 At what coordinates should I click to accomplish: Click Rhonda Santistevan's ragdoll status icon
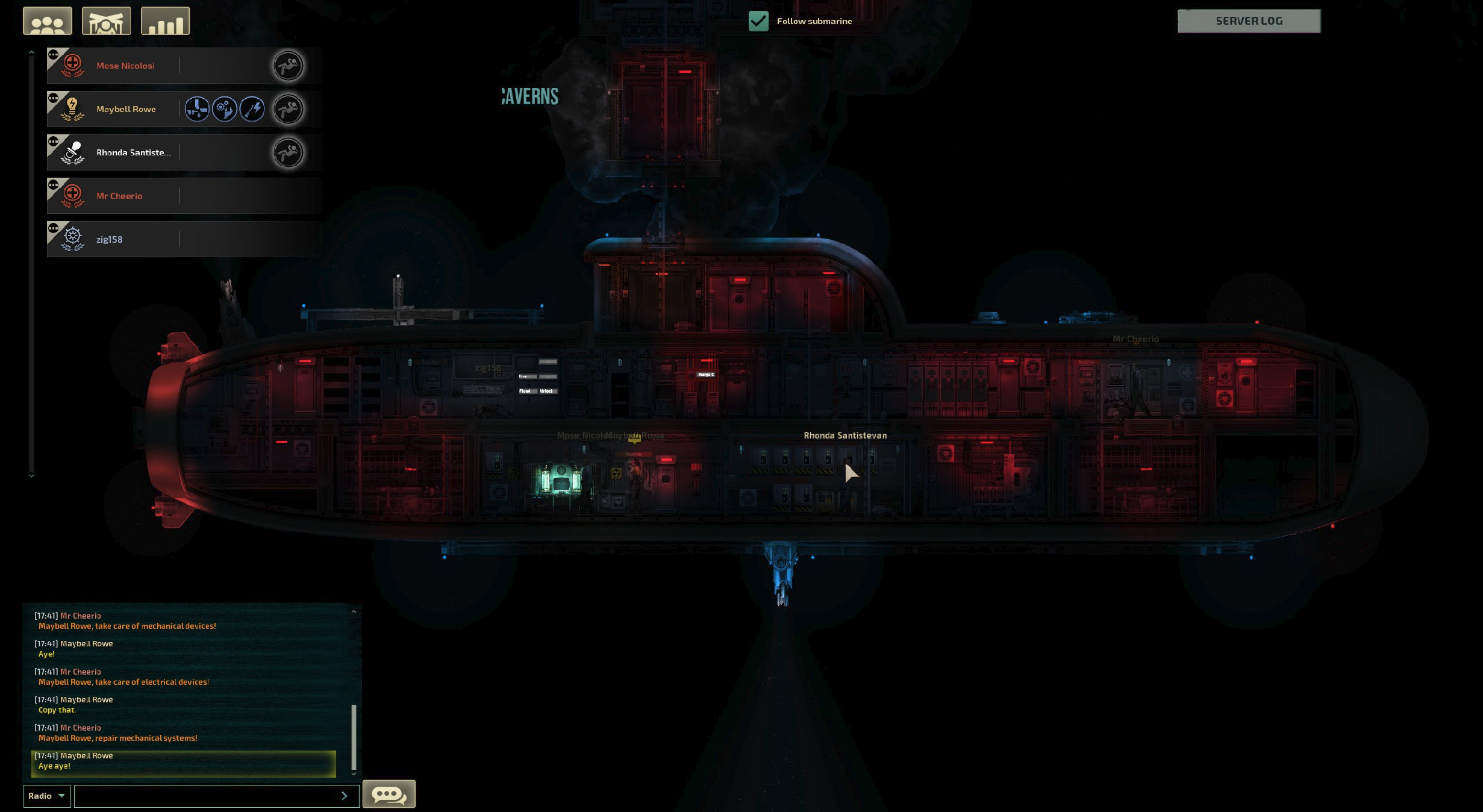tap(288, 152)
